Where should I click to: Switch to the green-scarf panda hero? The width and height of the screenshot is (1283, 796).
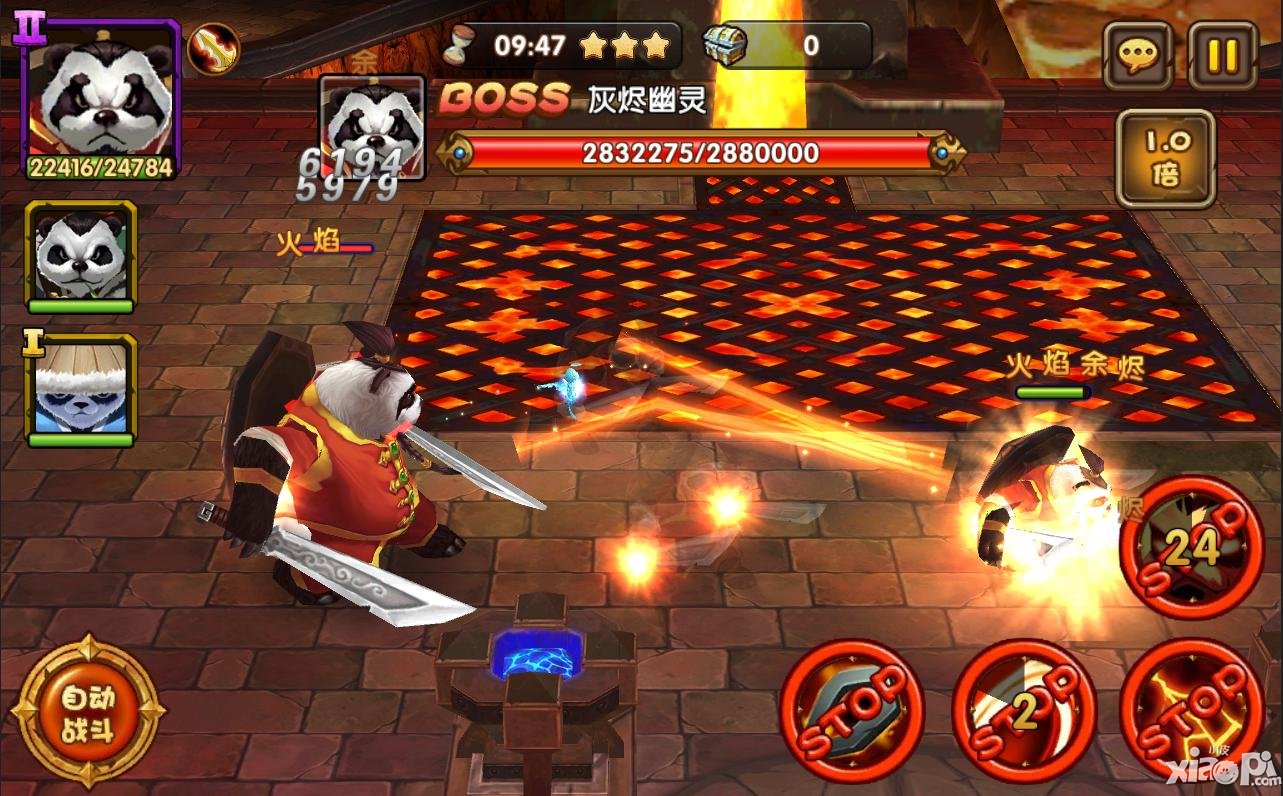coord(81,257)
